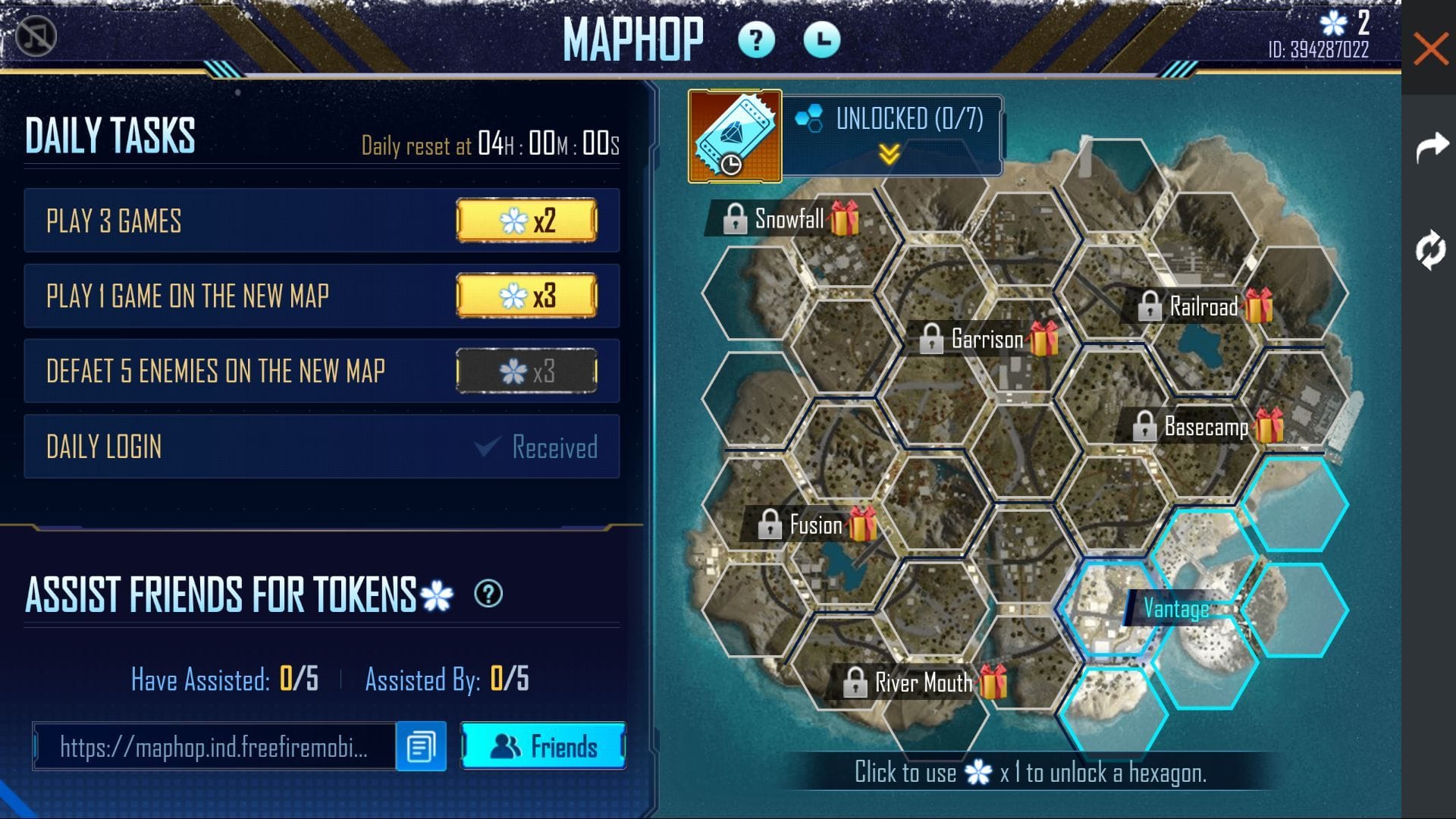
Task: Show help for Assist Friends tokens
Action: pyautogui.click(x=488, y=594)
